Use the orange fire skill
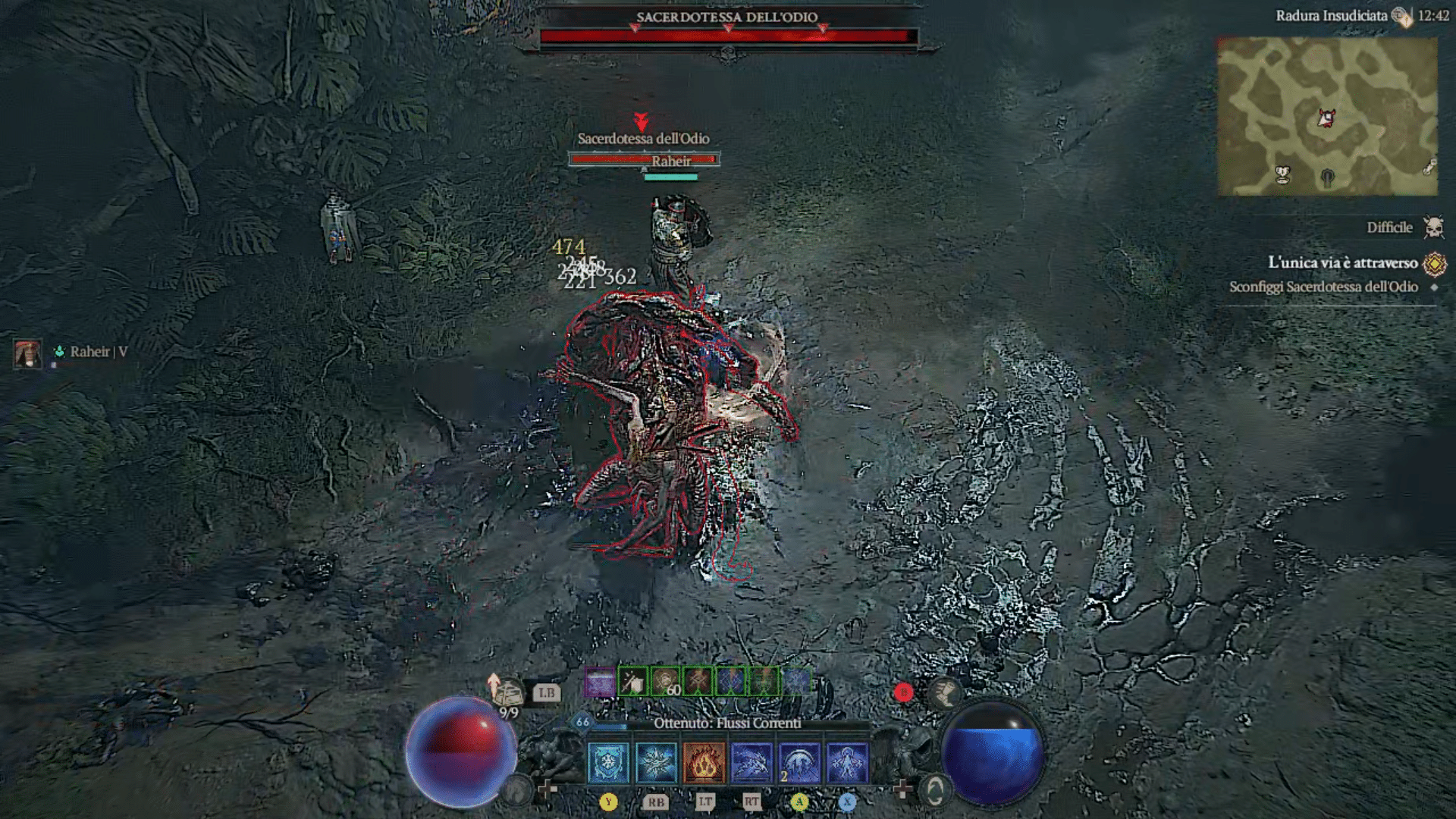Image resolution: width=1456 pixels, height=819 pixels. coord(704,762)
